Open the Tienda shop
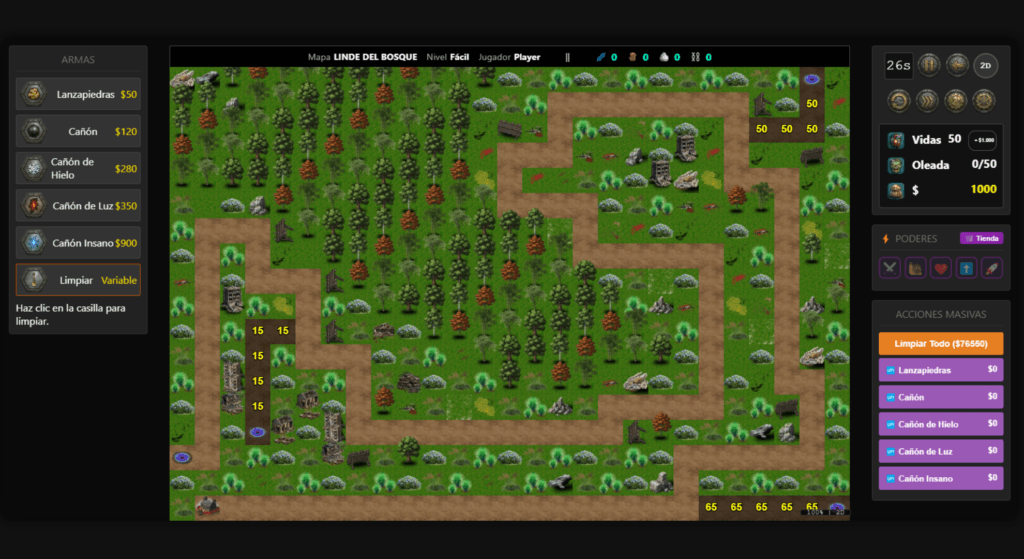This screenshot has height=559, width=1024. [x=981, y=238]
